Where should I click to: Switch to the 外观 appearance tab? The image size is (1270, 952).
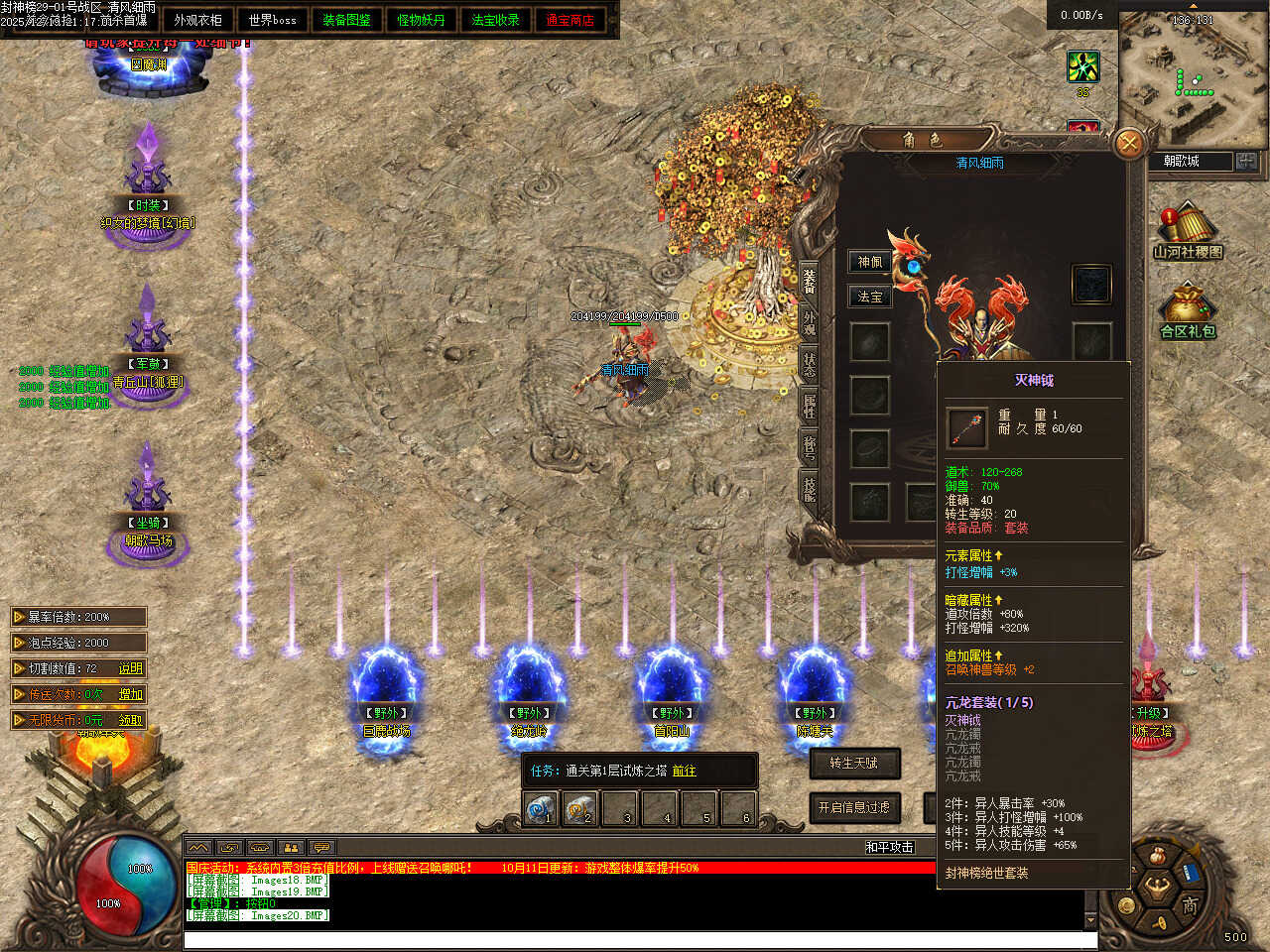tap(810, 321)
